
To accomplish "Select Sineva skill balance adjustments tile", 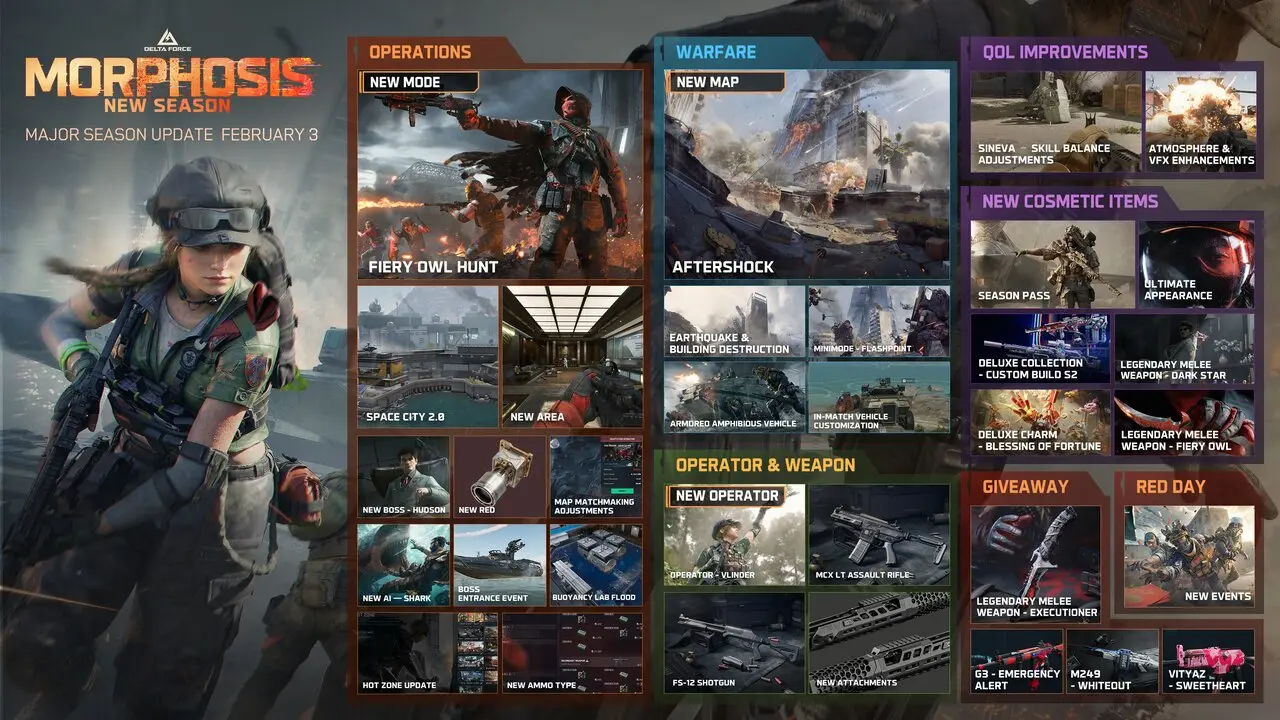I will [x=1055, y=120].
